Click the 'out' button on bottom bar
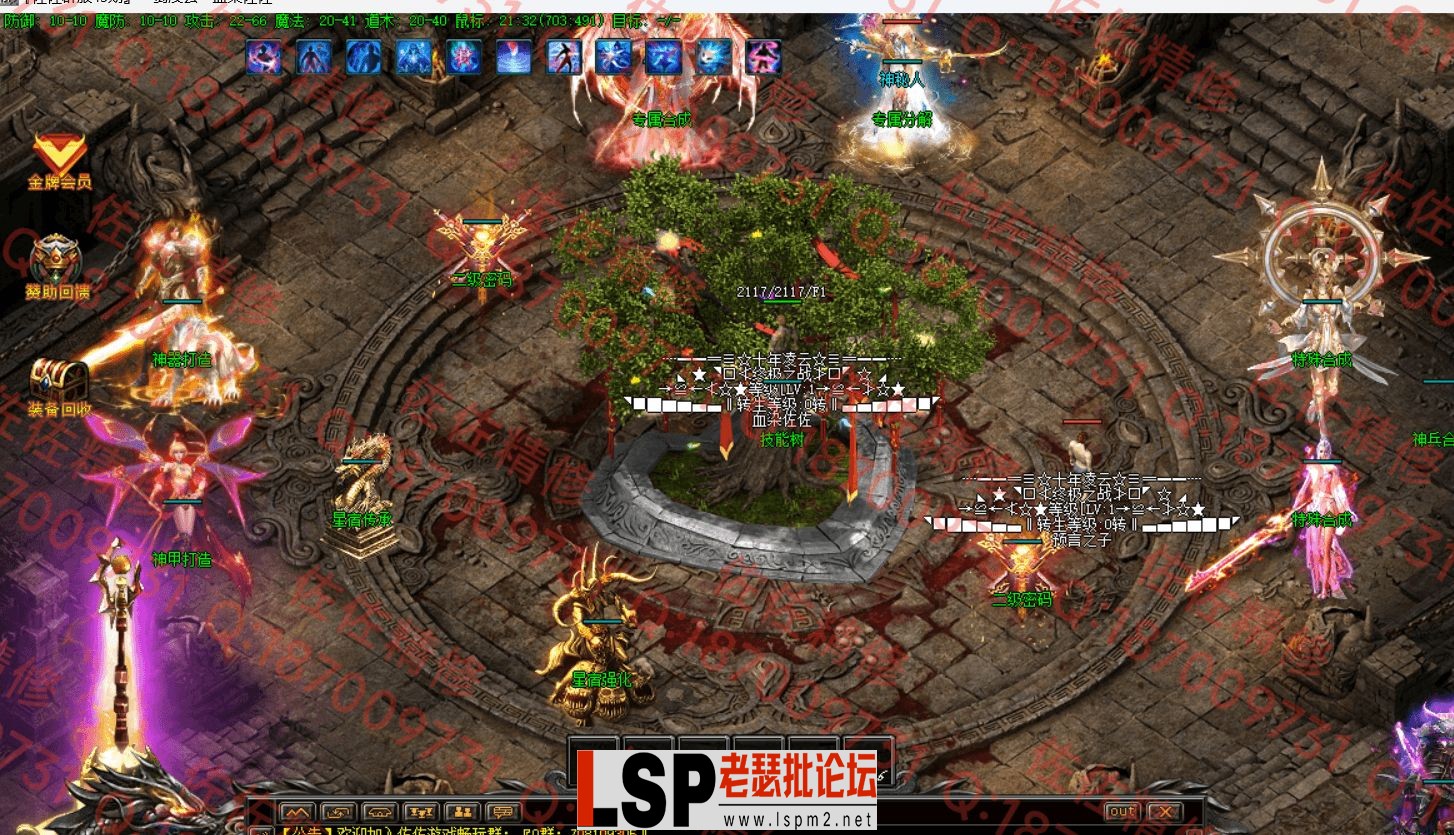1454x835 pixels. tap(1121, 811)
